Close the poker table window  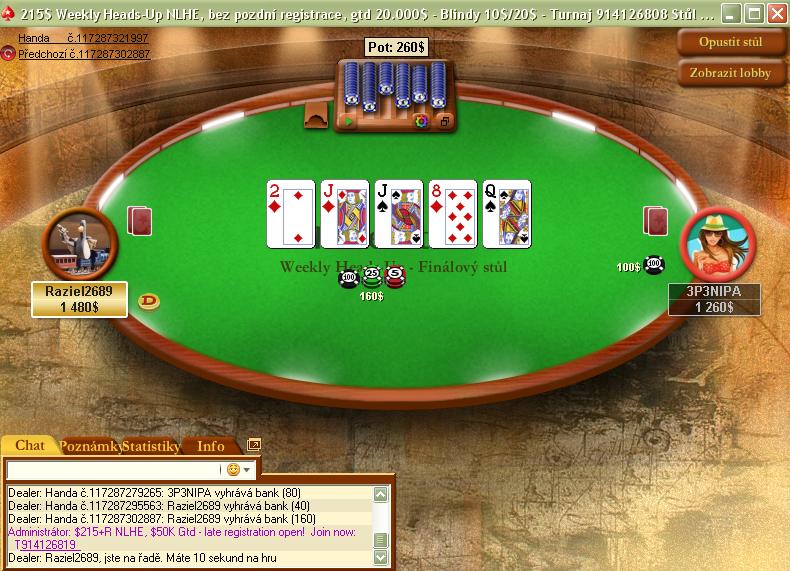[x=775, y=14]
